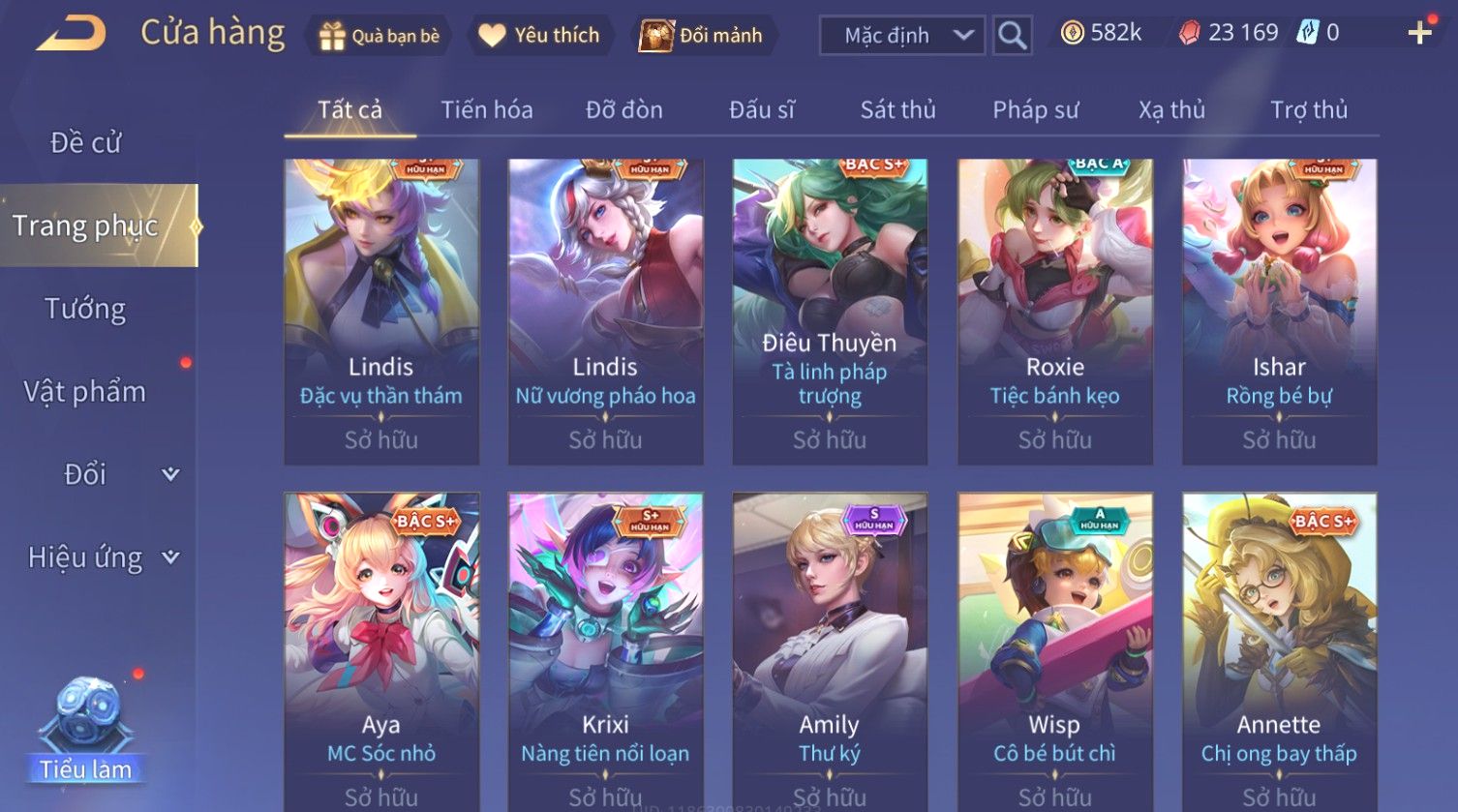Screen dimensions: 1458x812
Task: Open the Mặc định sort dropdown
Action: click(902, 36)
